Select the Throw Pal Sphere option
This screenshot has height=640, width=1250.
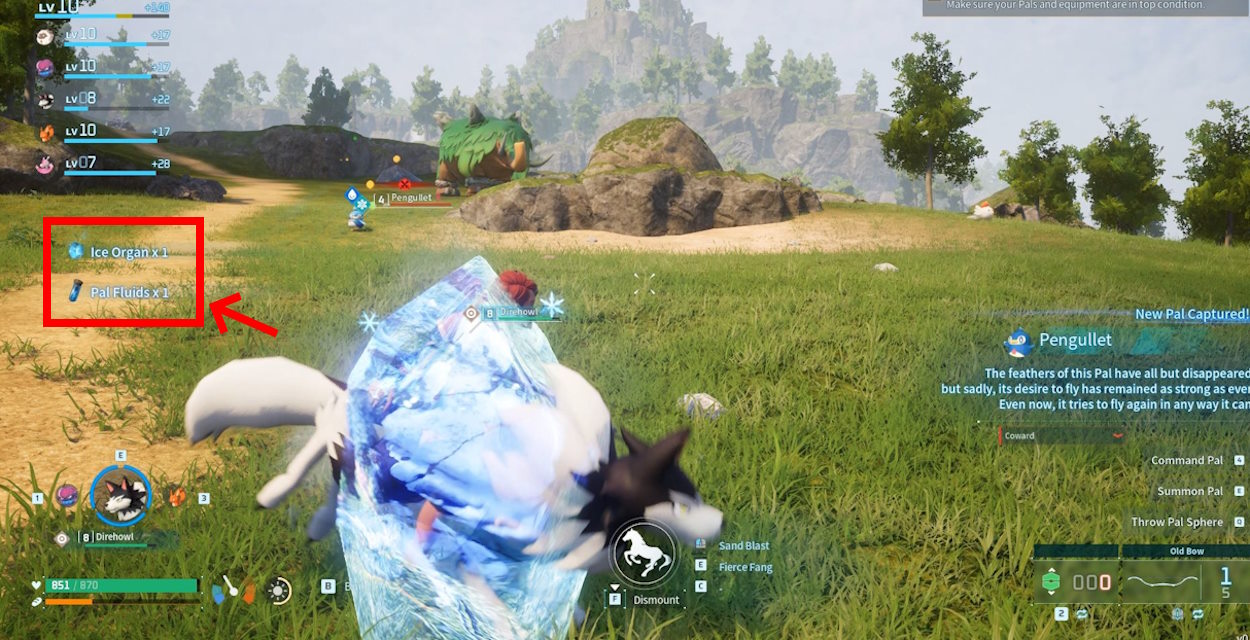1177,522
